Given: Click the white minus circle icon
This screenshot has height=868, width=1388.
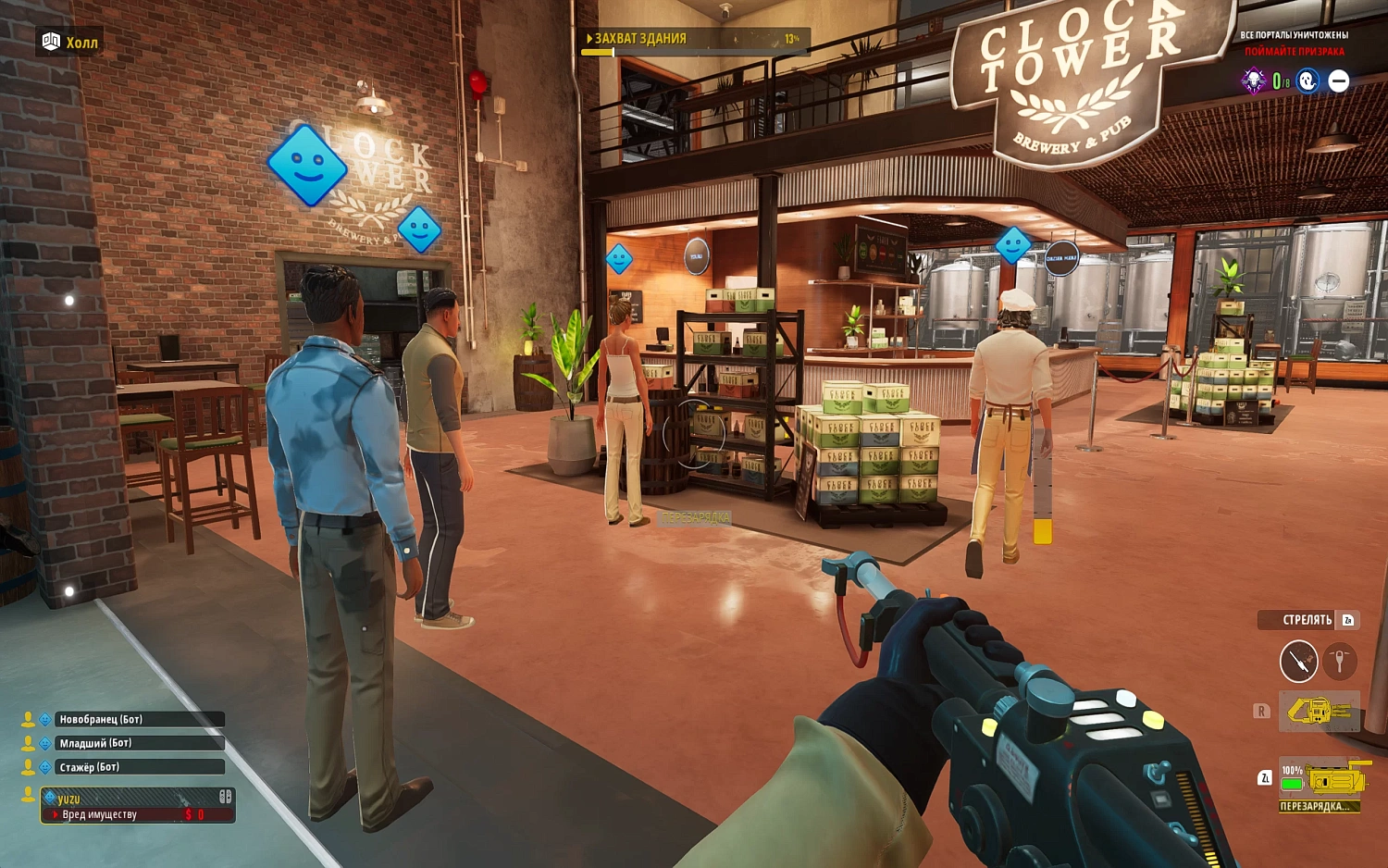Looking at the screenshot, I should point(1339,81).
